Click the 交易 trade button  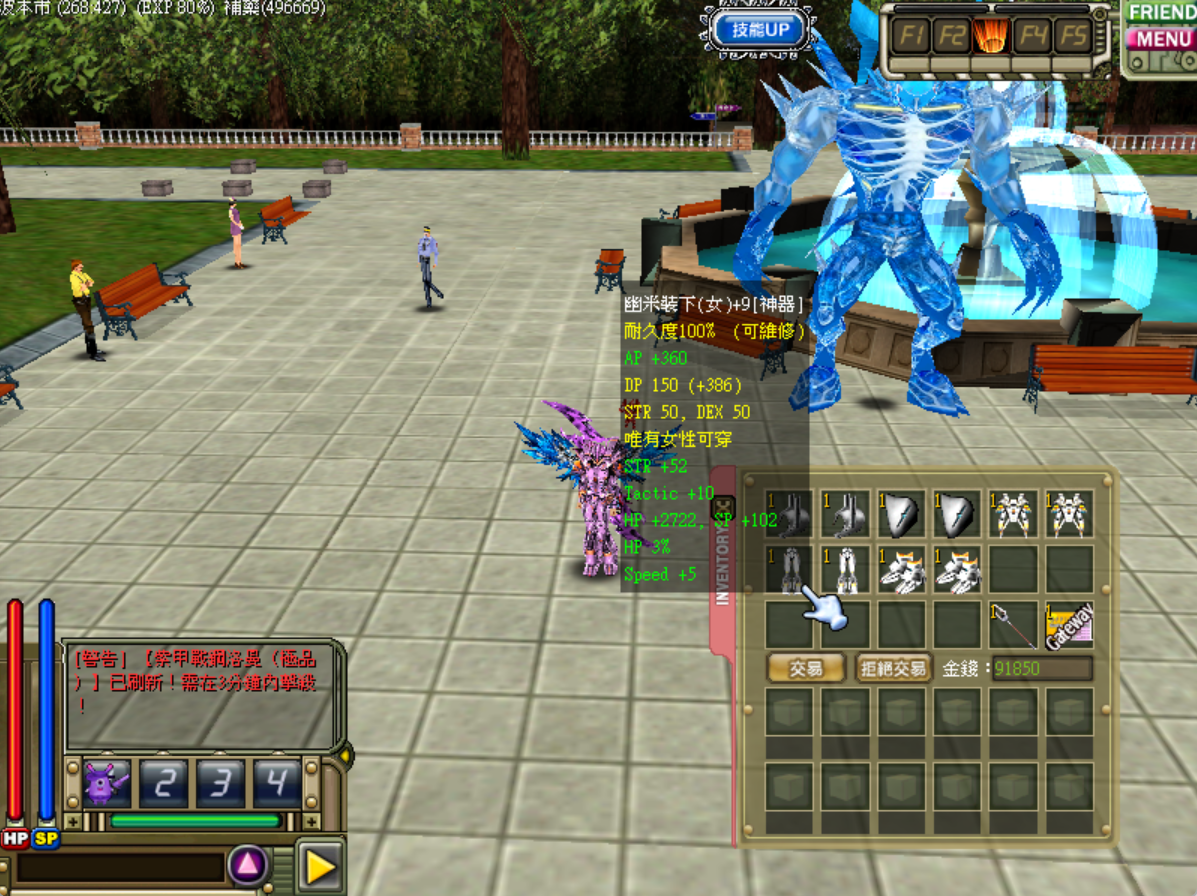click(x=806, y=668)
